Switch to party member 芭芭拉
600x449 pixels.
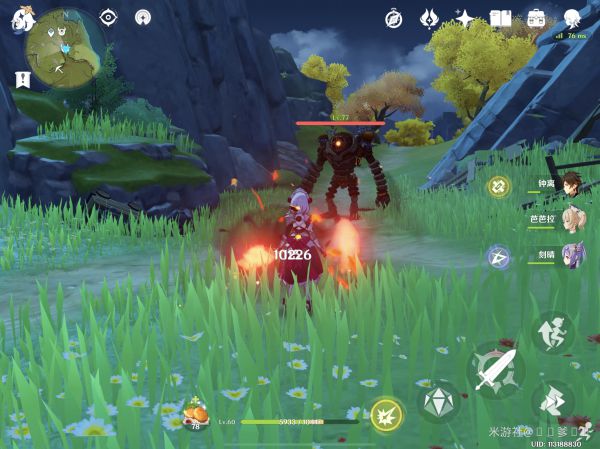(570, 219)
